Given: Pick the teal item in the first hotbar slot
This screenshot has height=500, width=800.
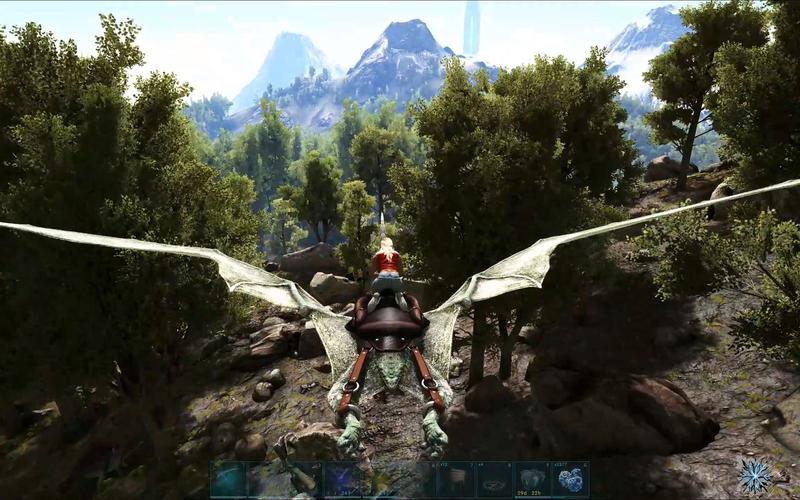Looking at the screenshot, I should coord(228,480).
